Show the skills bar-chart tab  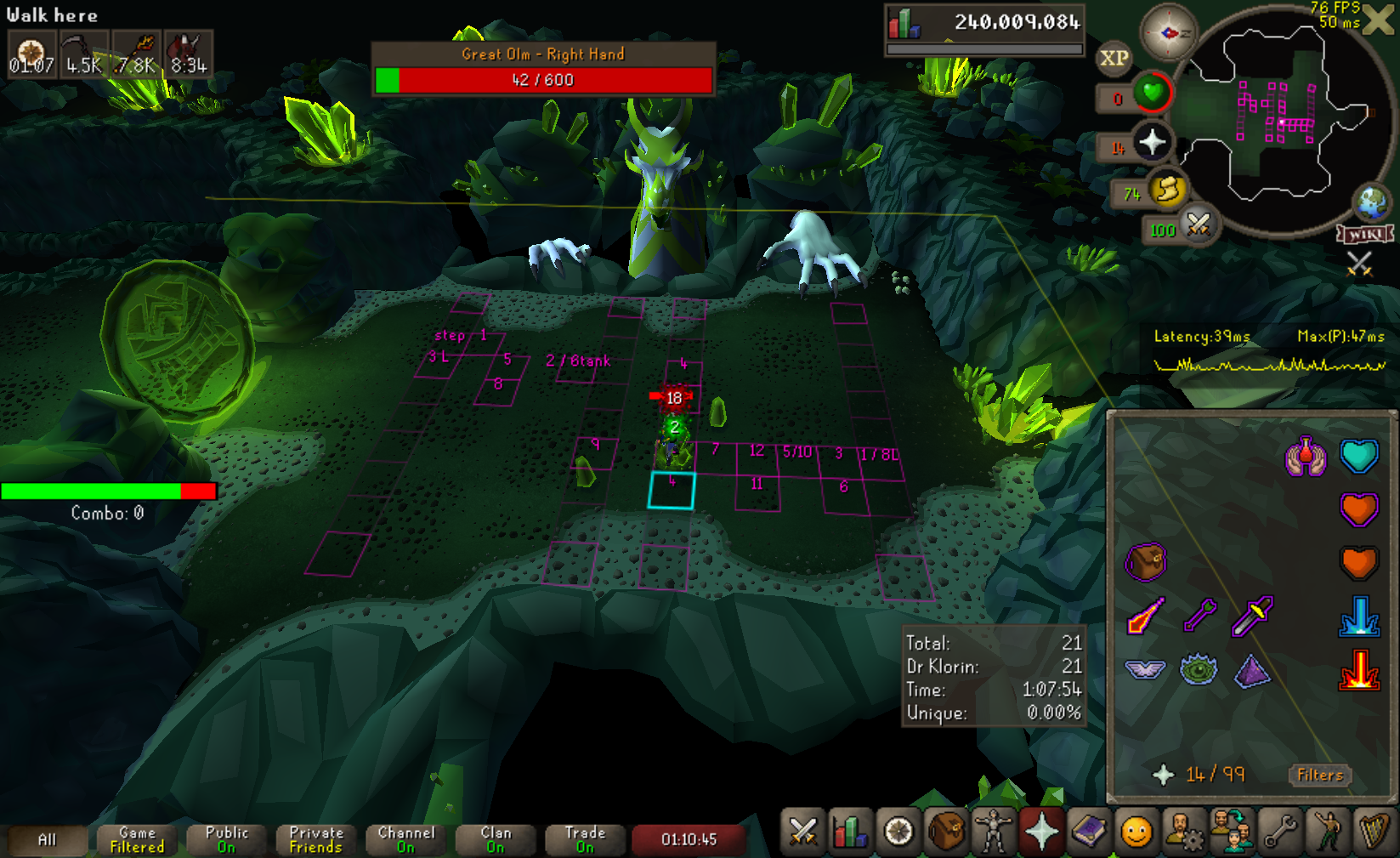point(850,831)
